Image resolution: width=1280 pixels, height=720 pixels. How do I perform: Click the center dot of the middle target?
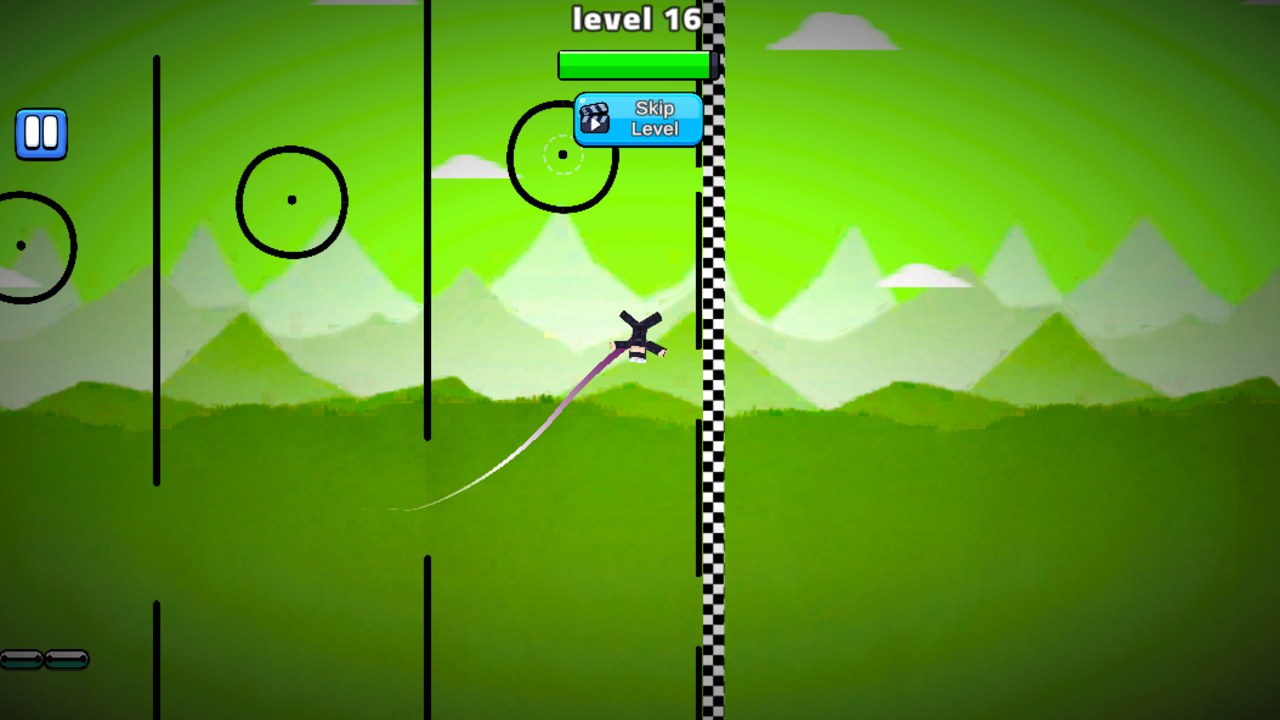tap(291, 200)
